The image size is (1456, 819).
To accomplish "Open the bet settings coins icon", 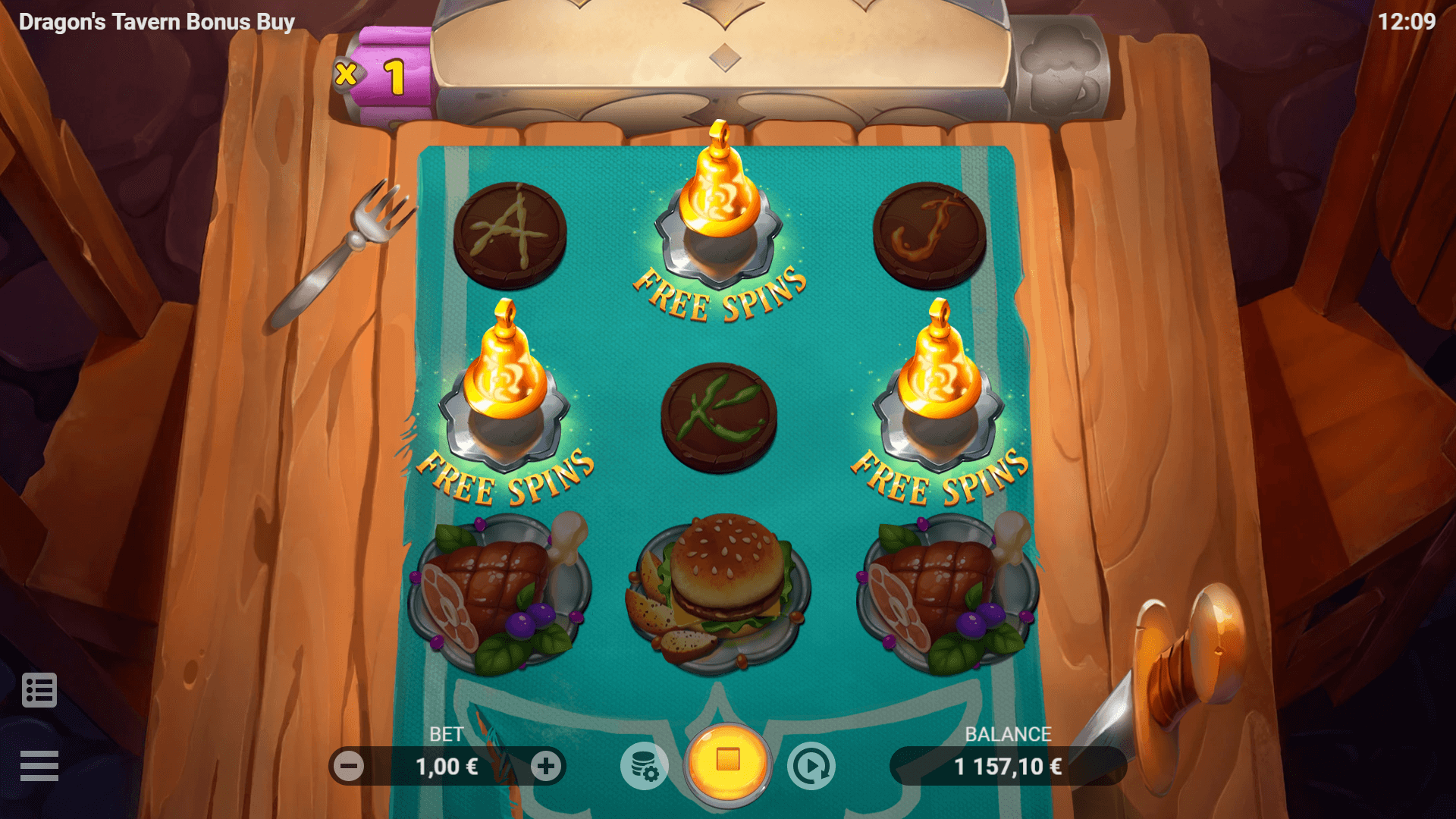I will [x=645, y=767].
